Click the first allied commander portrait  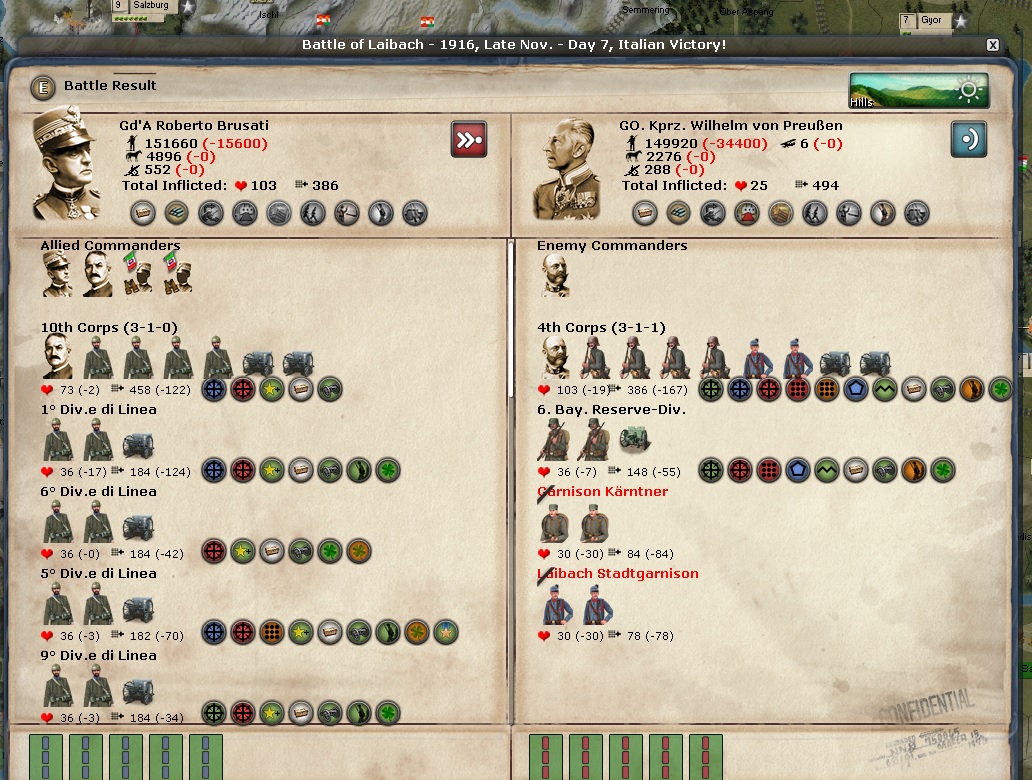[57, 275]
